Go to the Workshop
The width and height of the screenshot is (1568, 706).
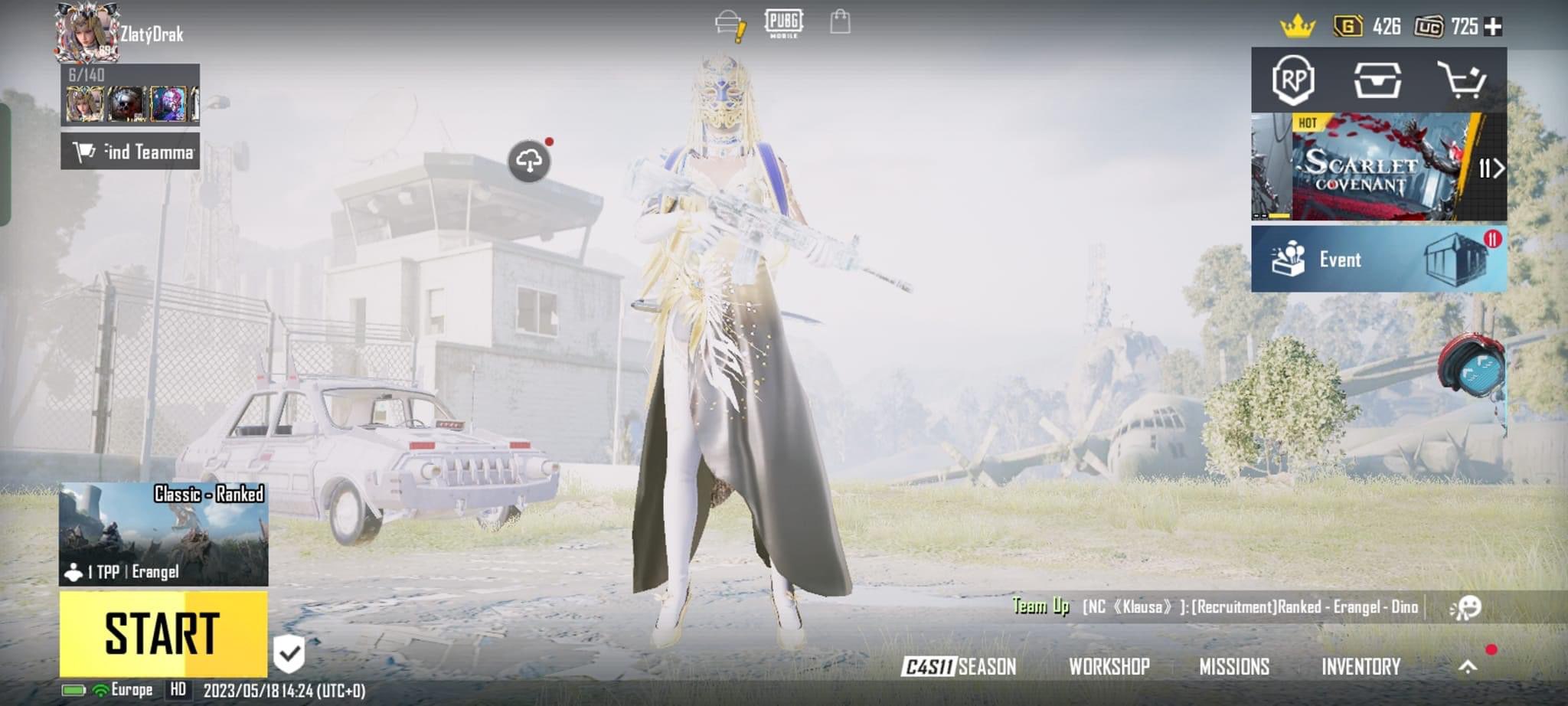(1109, 666)
